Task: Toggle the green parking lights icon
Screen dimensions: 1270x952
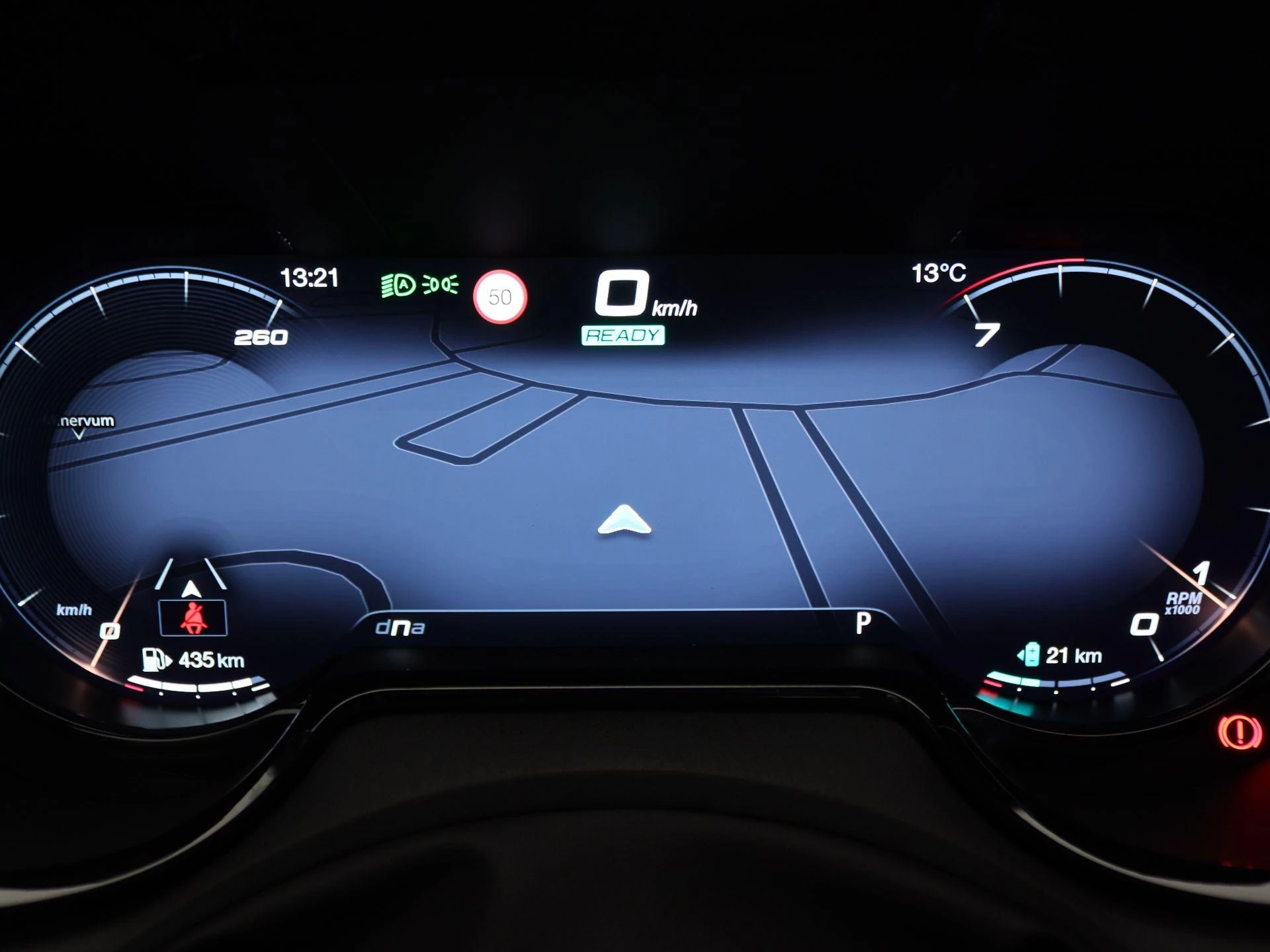Action: coord(441,285)
